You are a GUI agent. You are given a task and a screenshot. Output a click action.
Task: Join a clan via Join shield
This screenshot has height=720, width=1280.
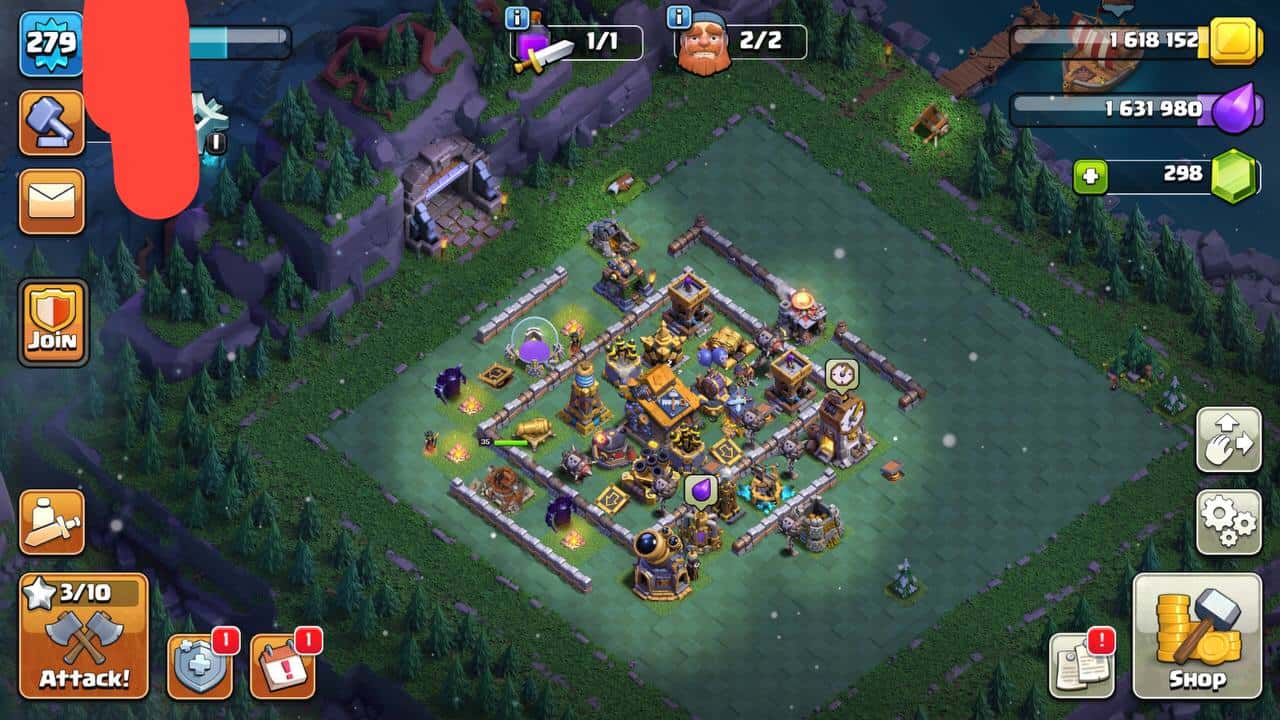tap(52, 323)
